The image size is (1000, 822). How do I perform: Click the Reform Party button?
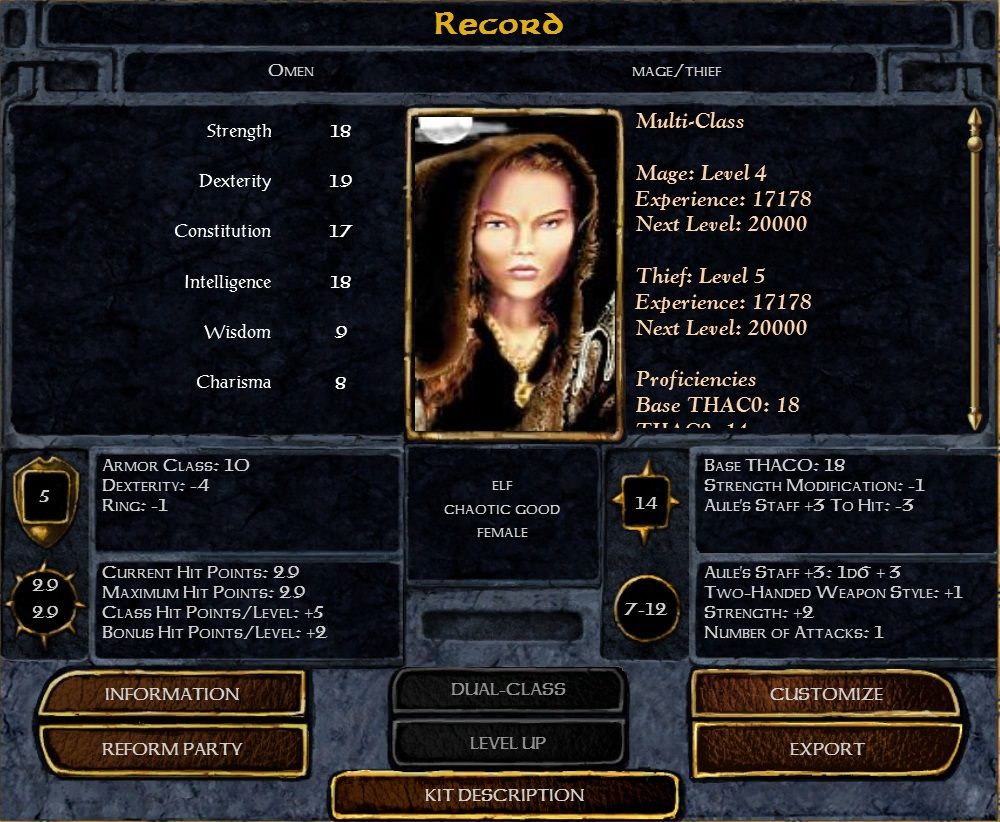(171, 749)
